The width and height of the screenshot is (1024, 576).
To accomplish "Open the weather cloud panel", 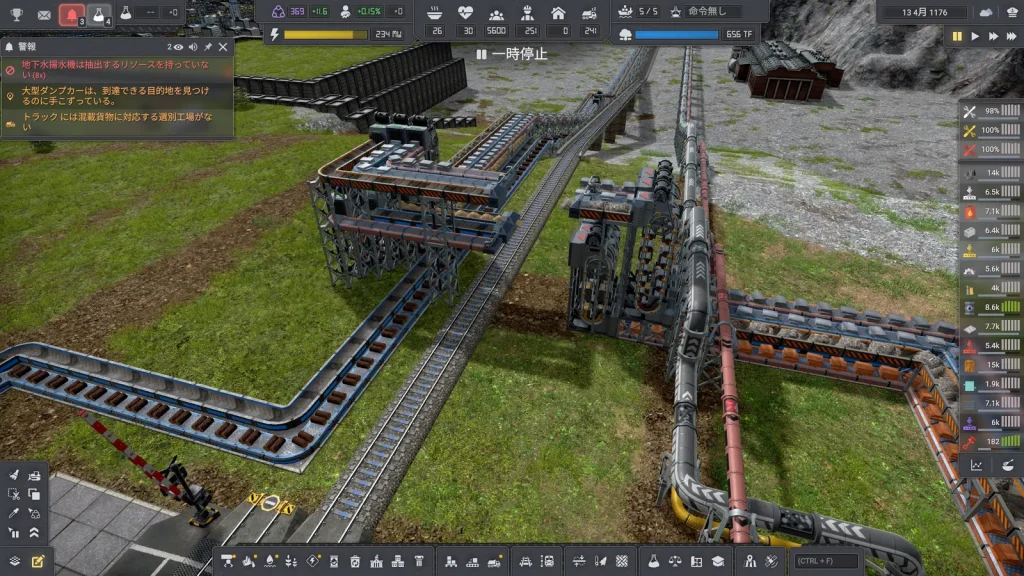I will (987, 12).
